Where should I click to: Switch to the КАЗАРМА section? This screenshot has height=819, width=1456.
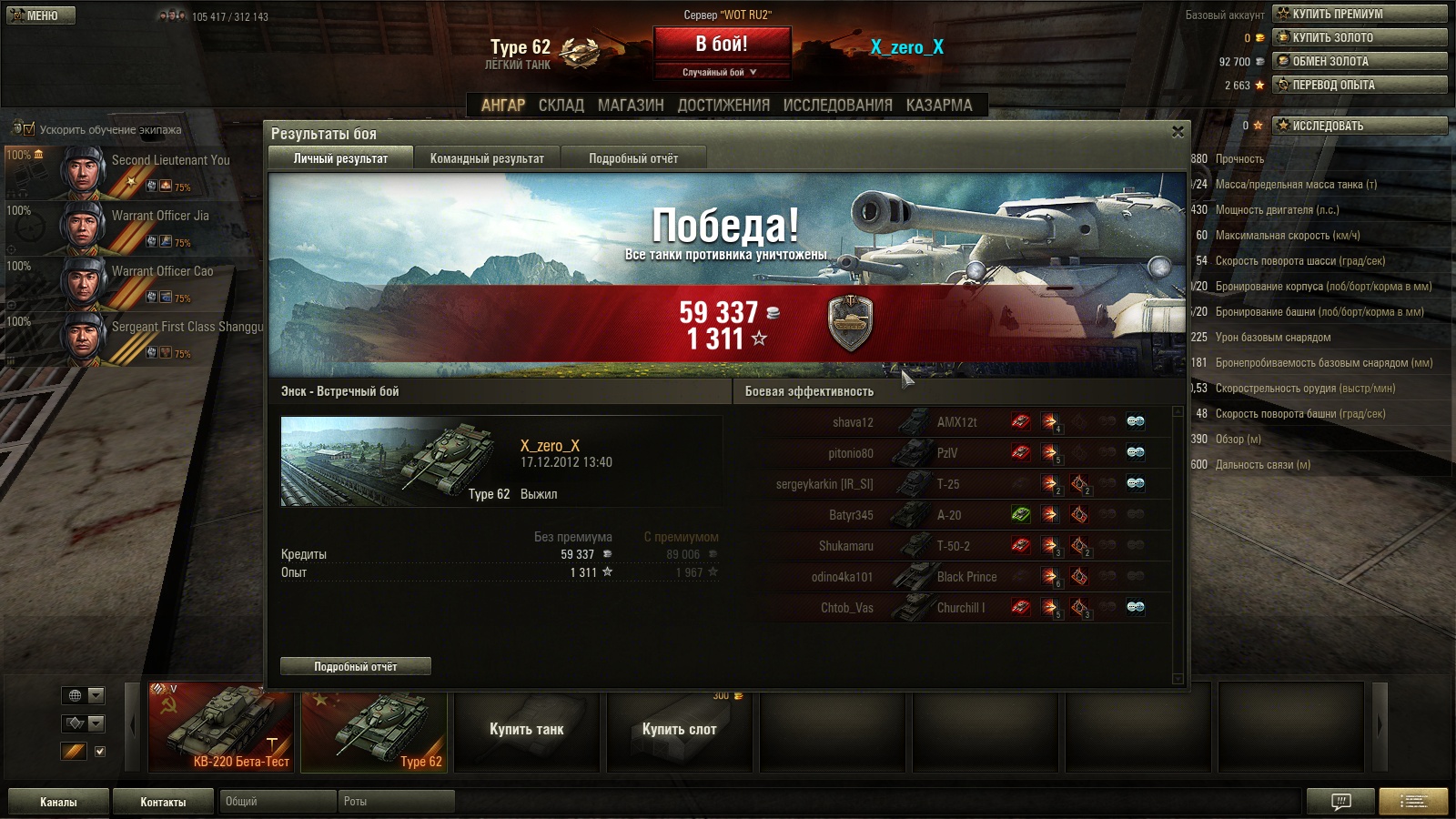tap(939, 106)
